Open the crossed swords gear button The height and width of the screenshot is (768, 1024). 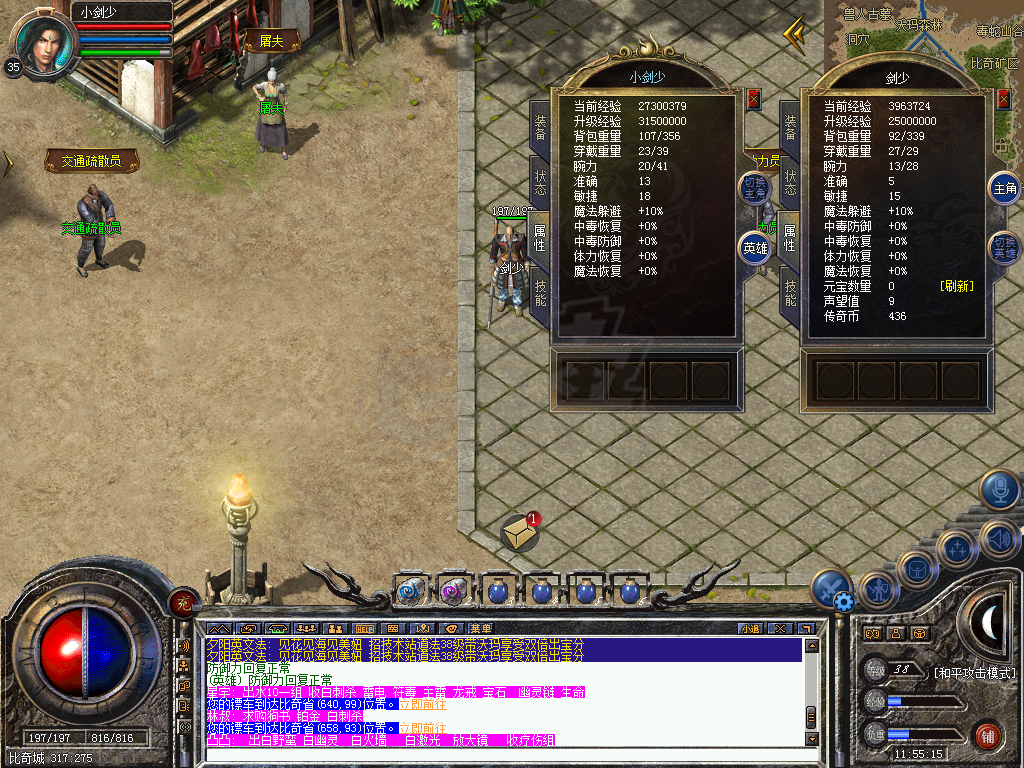click(x=832, y=590)
